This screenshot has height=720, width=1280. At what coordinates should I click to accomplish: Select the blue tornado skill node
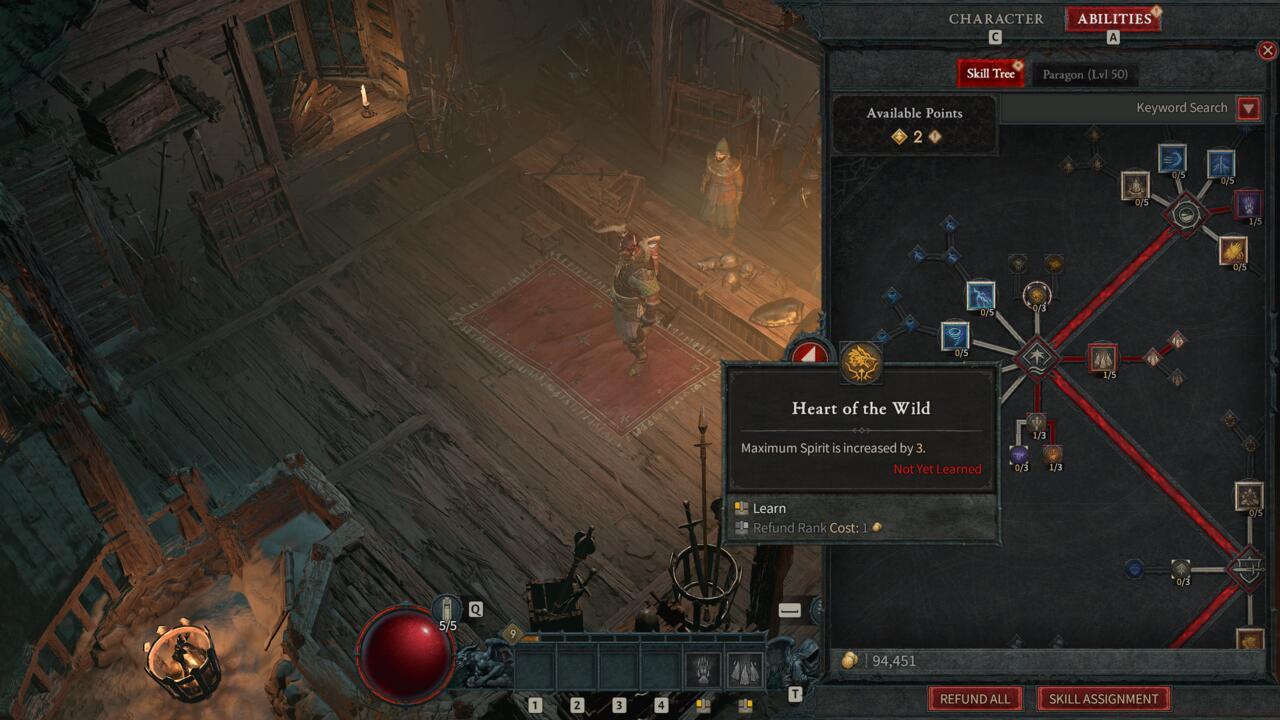coord(955,336)
